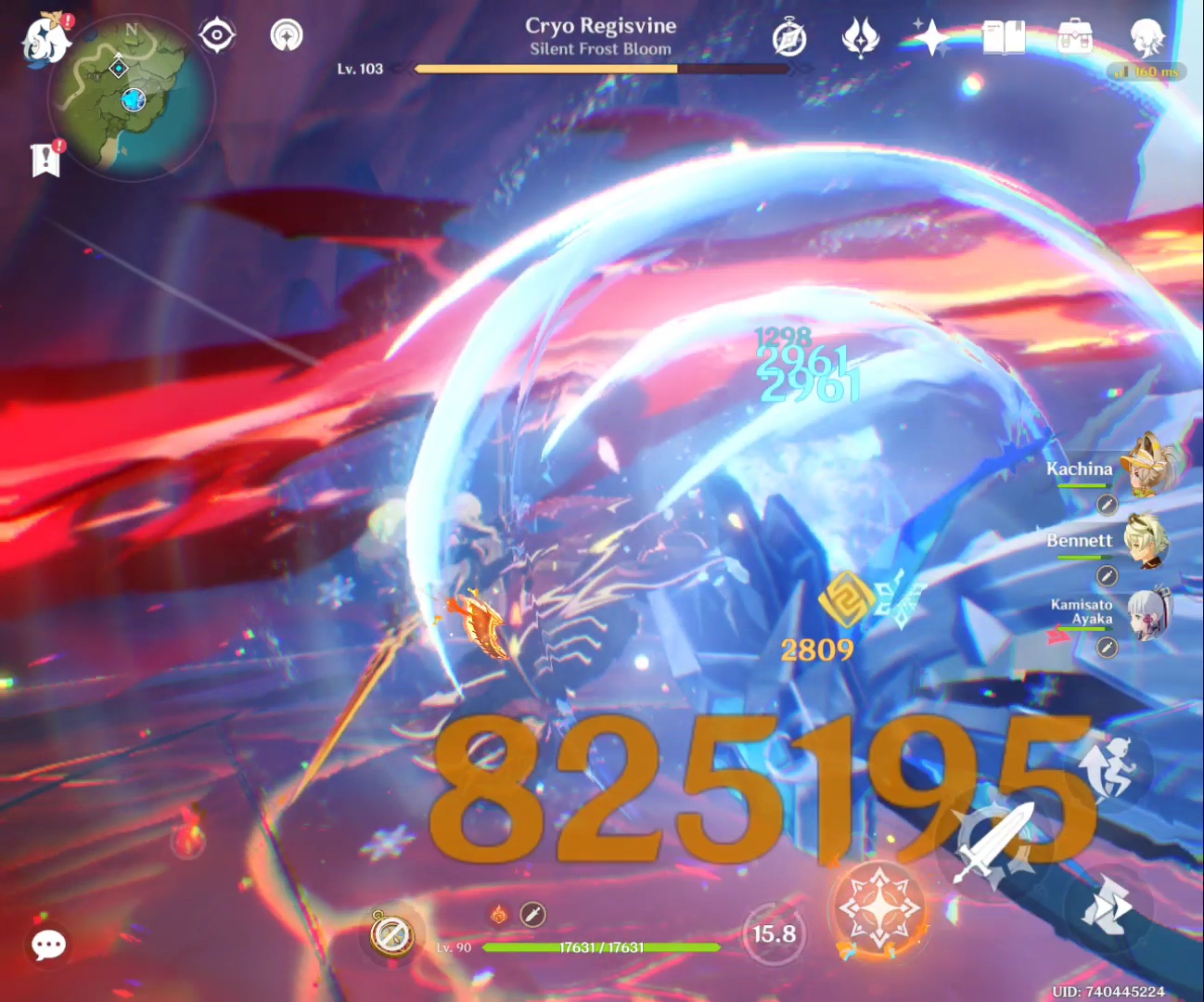Open the challenge timer compass icon
The width and height of the screenshot is (1204, 1002).
pyautogui.click(x=789, y=37)
